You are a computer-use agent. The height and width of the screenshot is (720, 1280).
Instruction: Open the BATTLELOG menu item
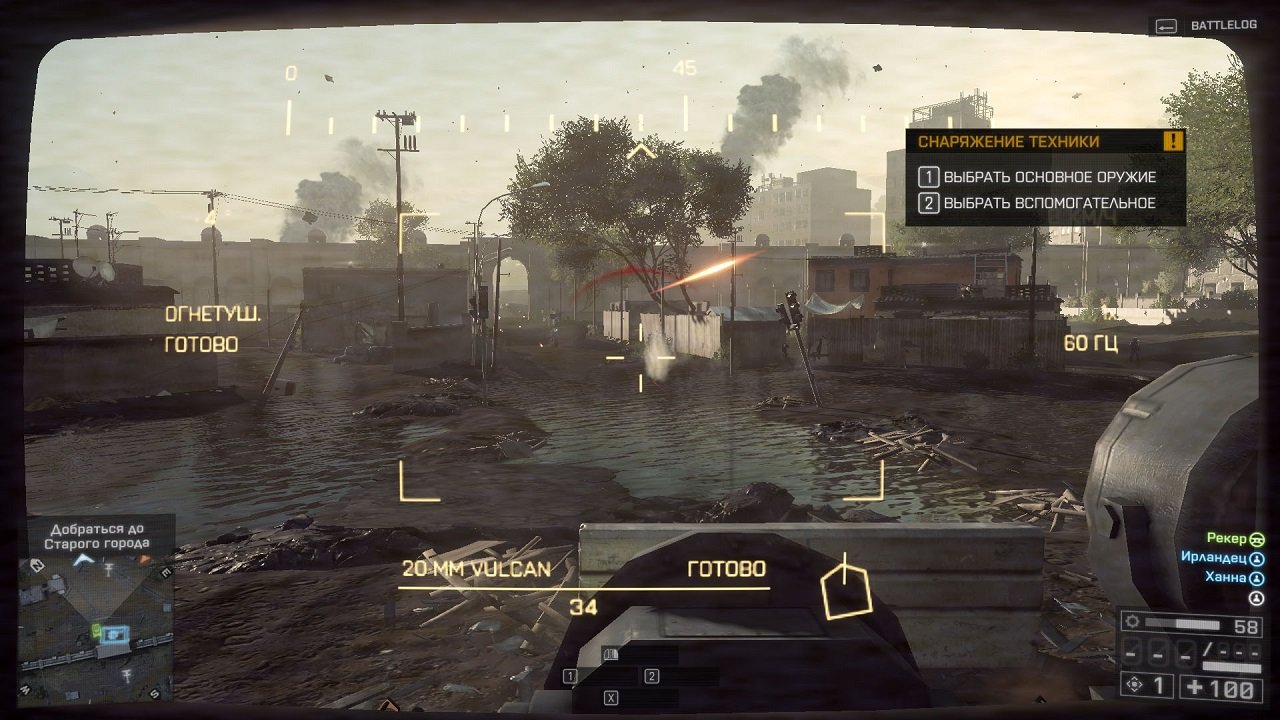tap(1224, 23)
